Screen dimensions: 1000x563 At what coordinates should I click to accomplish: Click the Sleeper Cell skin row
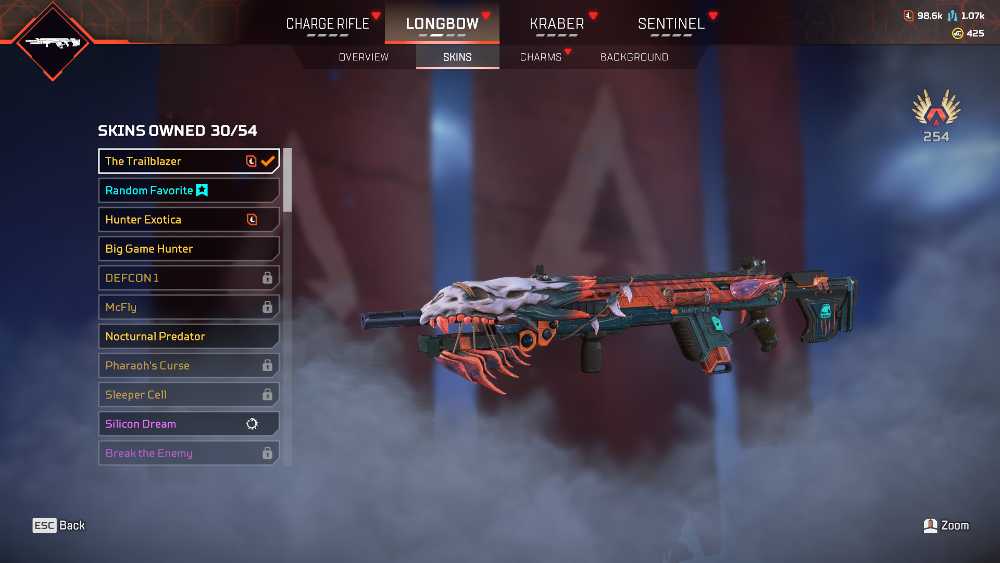(188, 394)
